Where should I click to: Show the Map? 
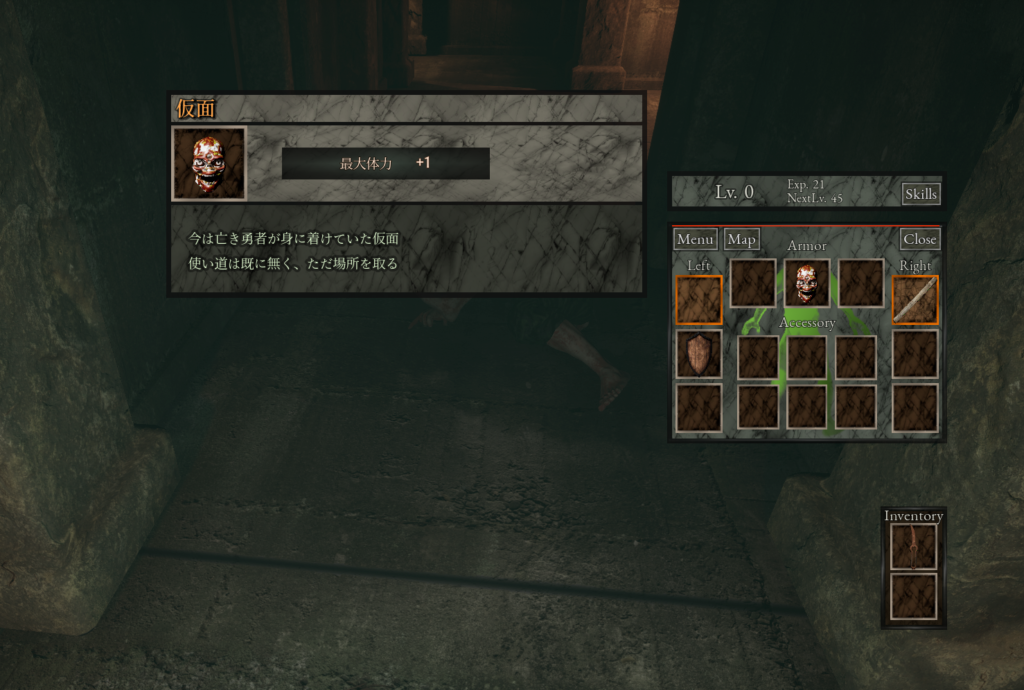pyautogui.click(x=742, y=240)
